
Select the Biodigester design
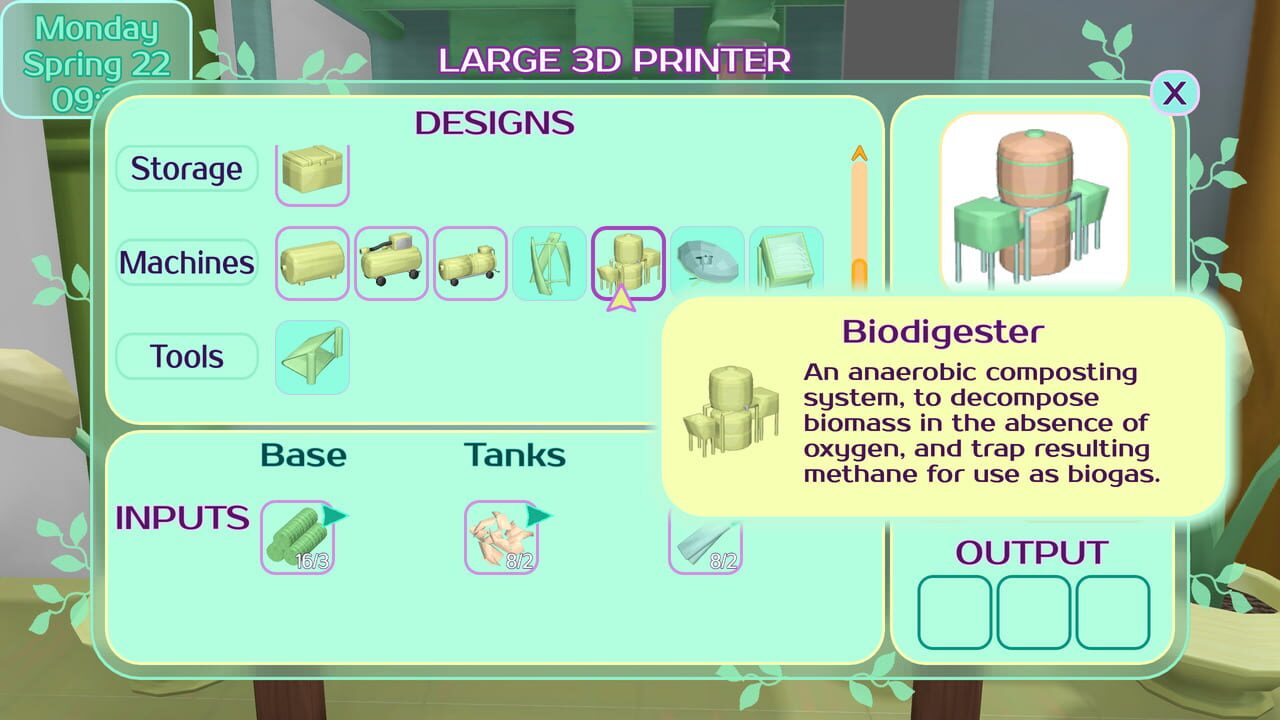628,263
